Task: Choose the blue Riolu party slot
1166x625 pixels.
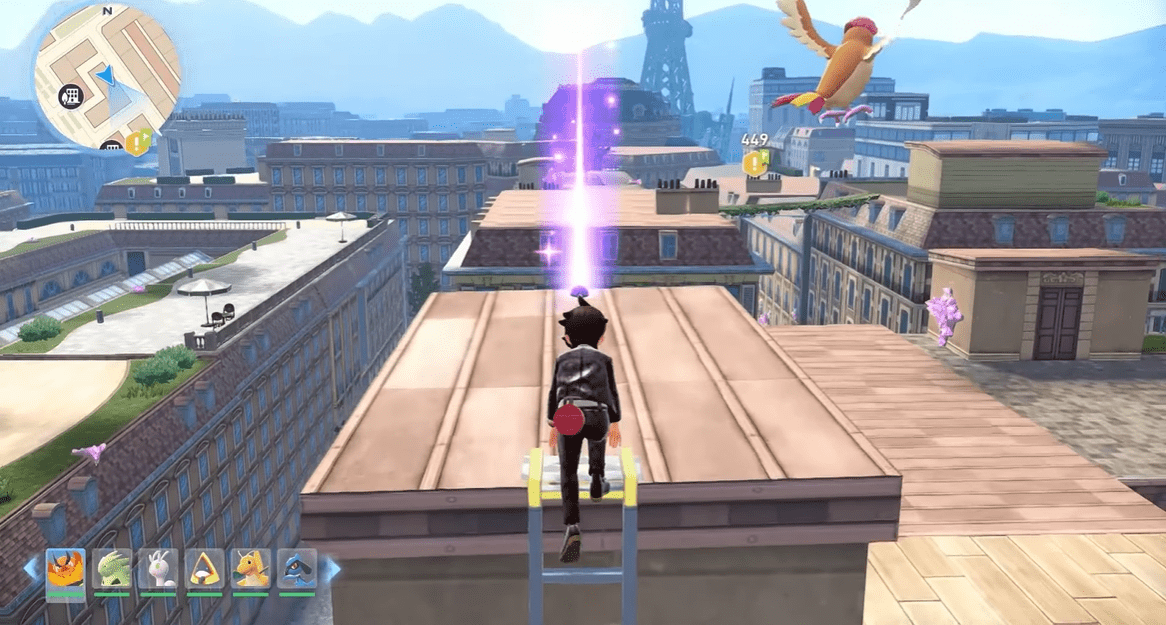Action: pyautogui.click(x=297, y=568)
